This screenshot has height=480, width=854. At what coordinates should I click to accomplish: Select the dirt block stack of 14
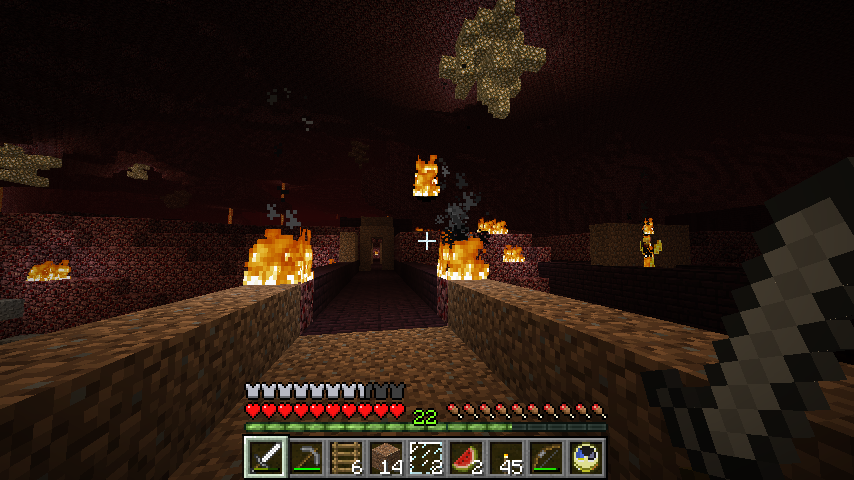pos(386,458)
